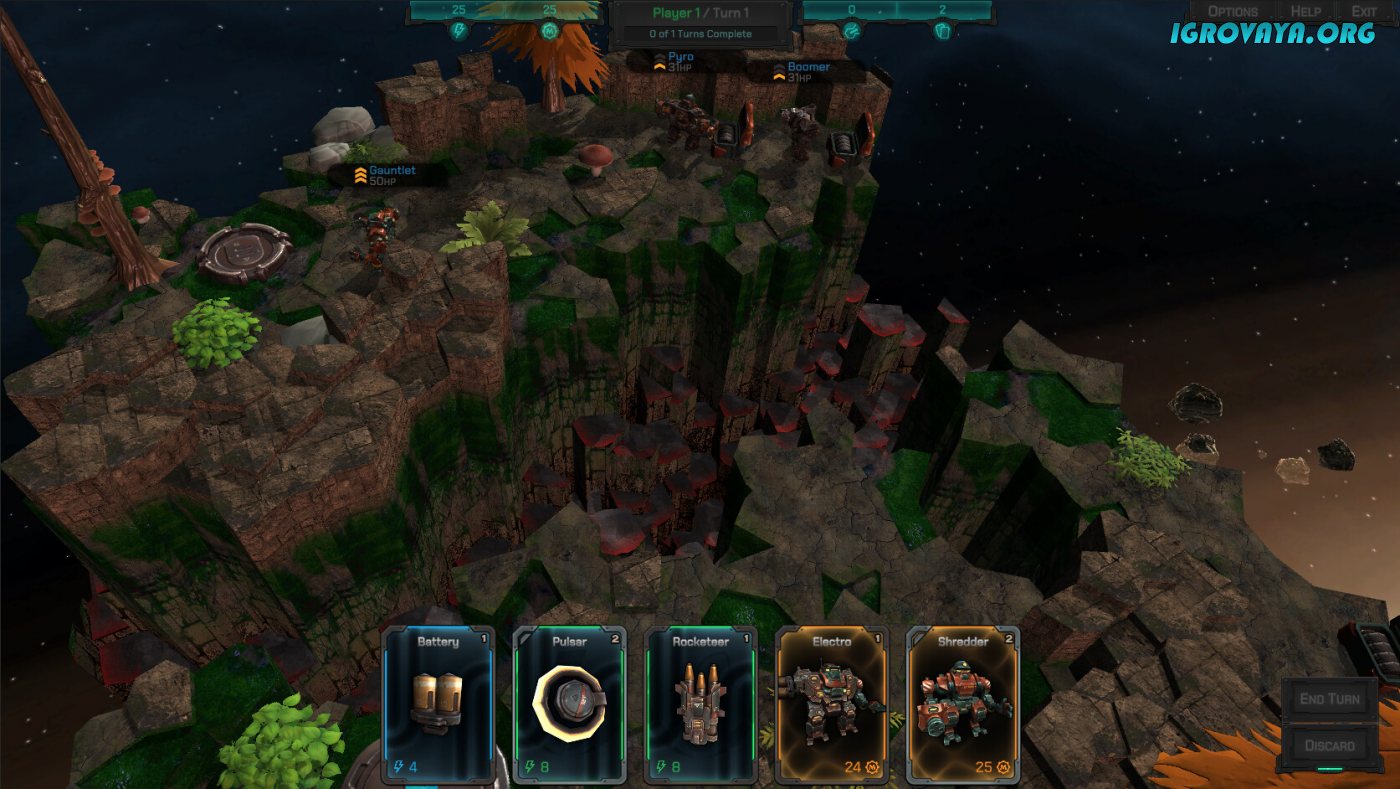
Task: Select the Gauntlet unit label
Action: 390,176
